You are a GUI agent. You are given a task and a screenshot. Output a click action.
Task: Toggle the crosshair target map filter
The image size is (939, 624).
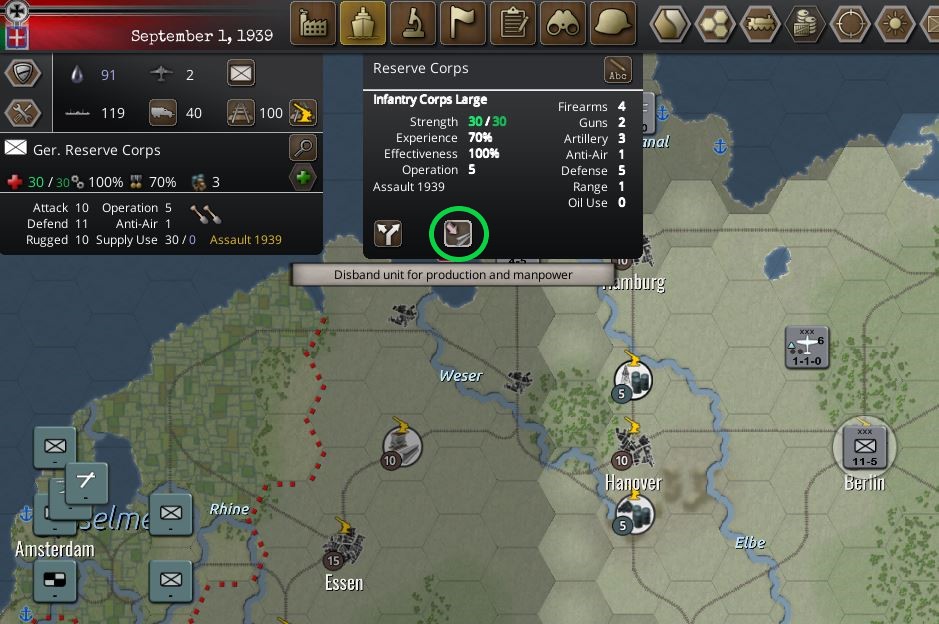tap(852, 23)
